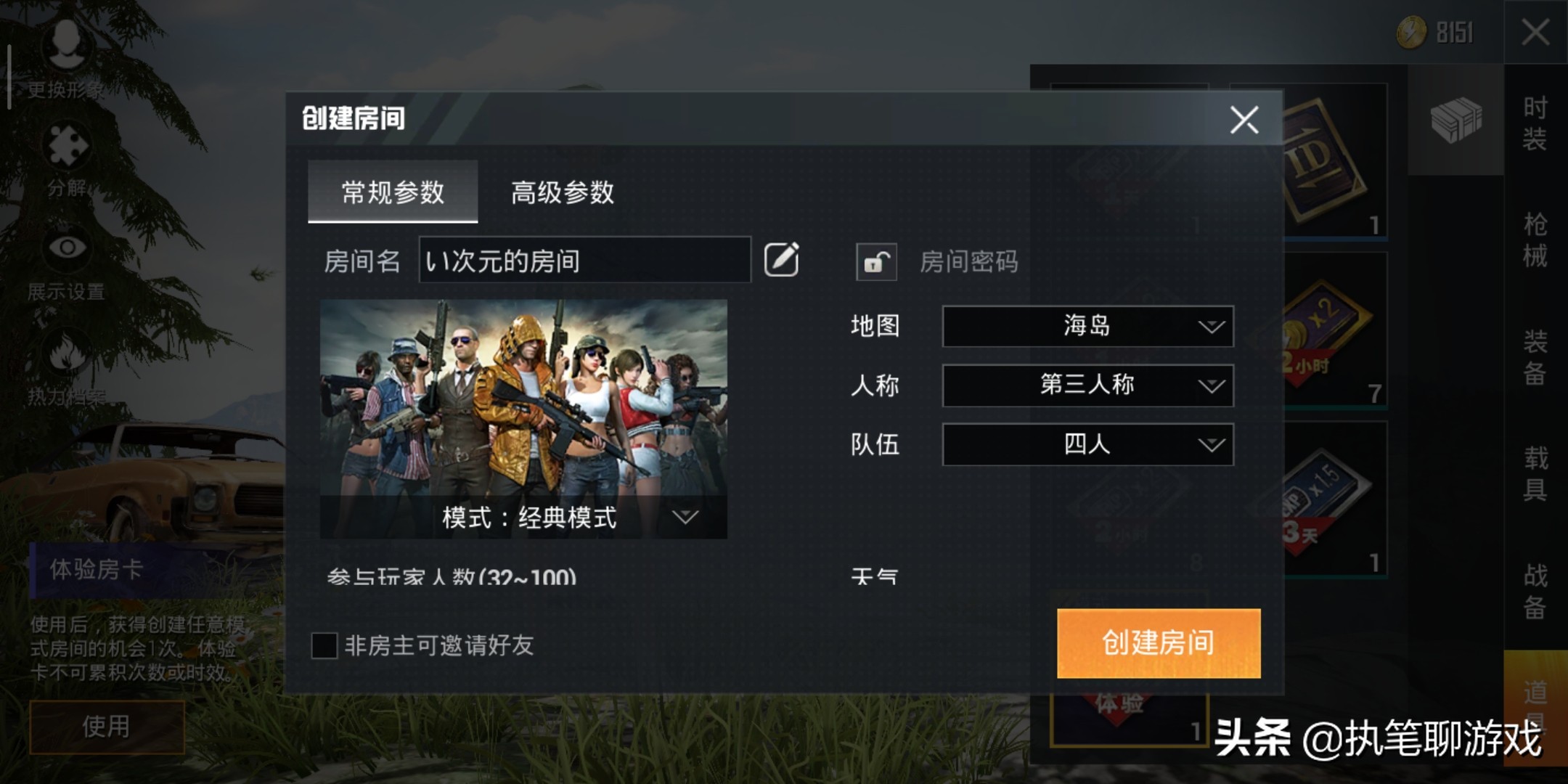Viewport: 1568px width, 784px height.
Task: Open the 队伍 team size dropdown
Action: (x=1087, y=444)
